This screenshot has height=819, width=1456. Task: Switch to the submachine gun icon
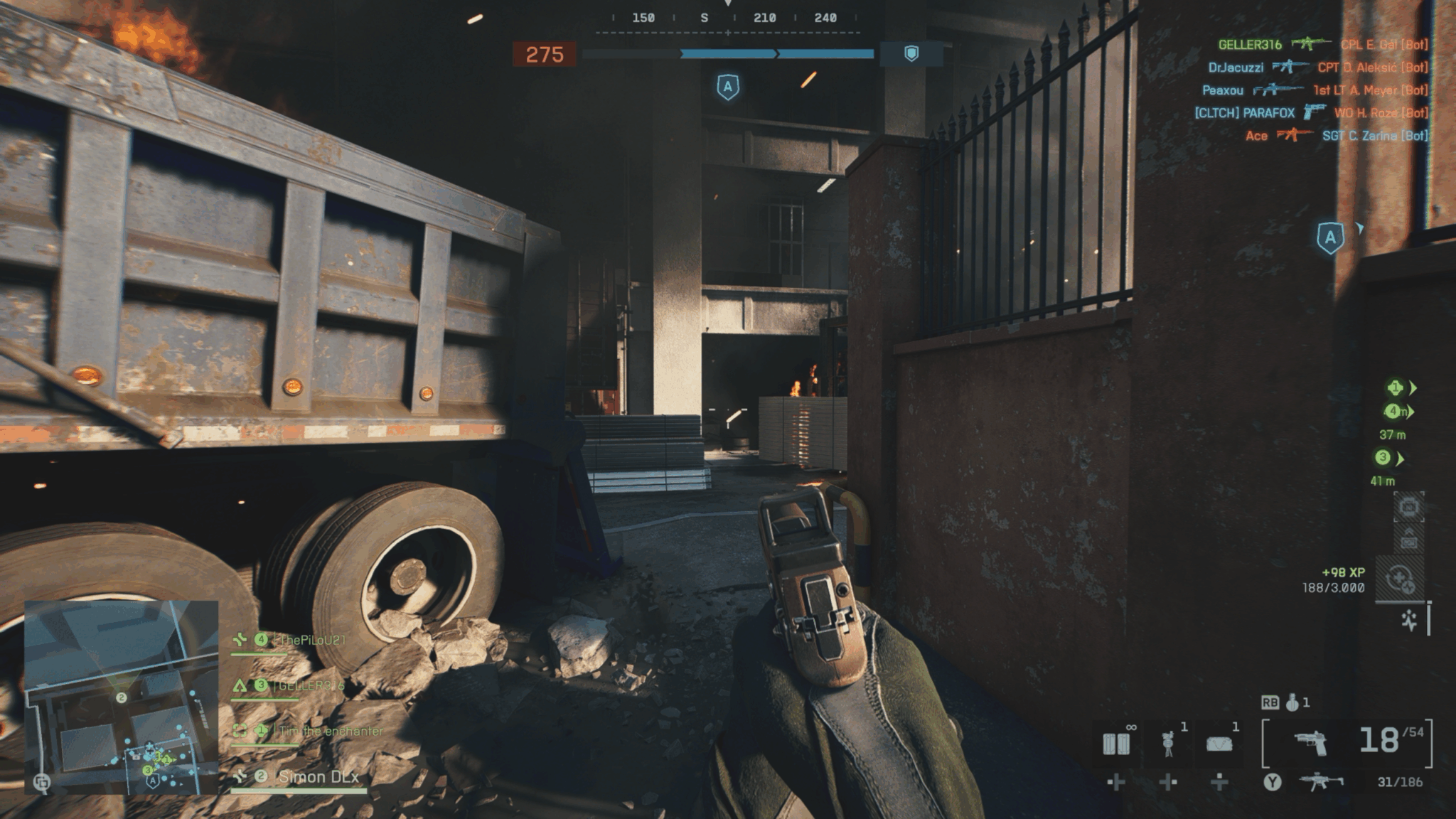(x=1321, y=782)
